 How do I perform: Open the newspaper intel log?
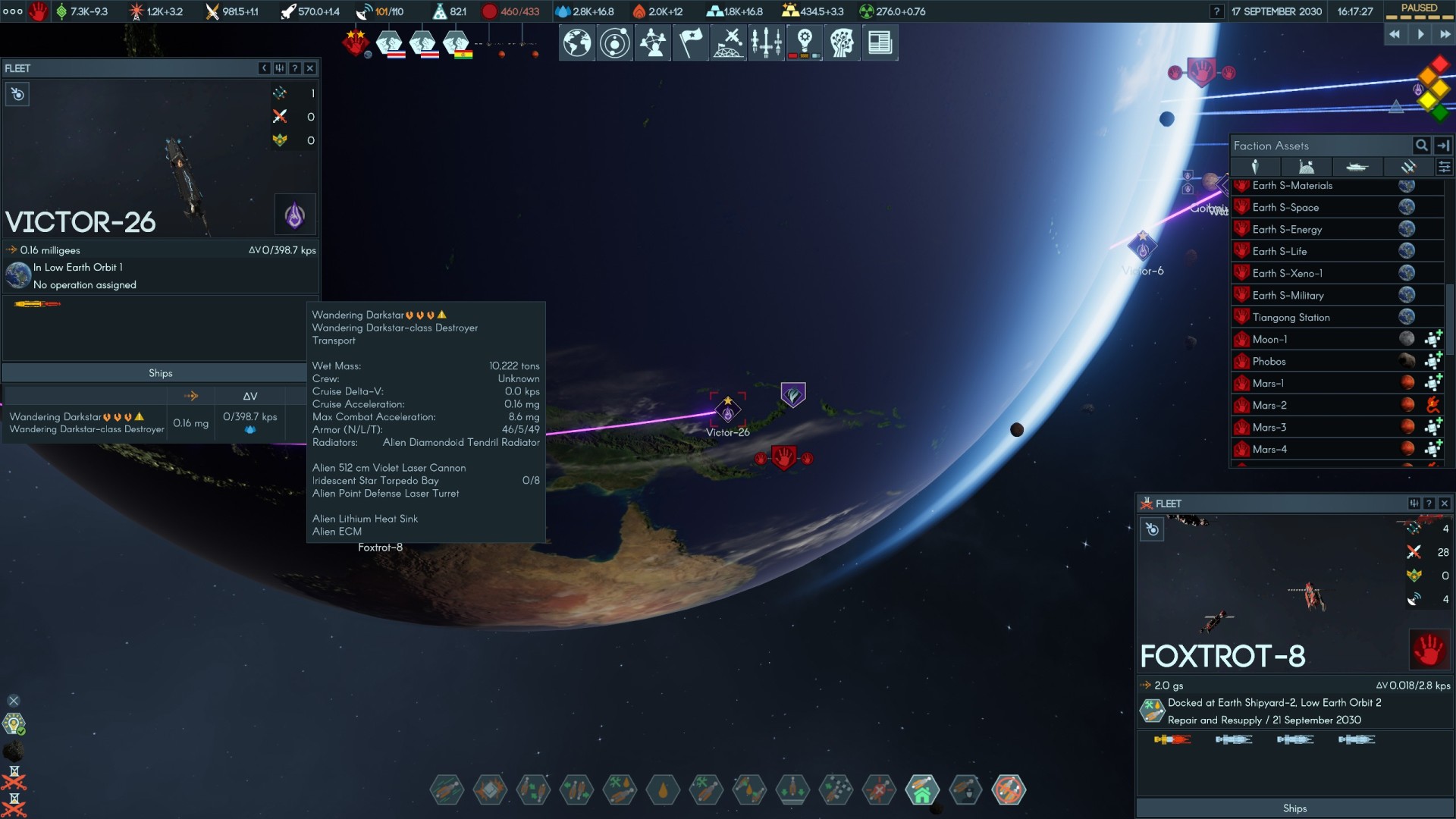click(880, 42)
